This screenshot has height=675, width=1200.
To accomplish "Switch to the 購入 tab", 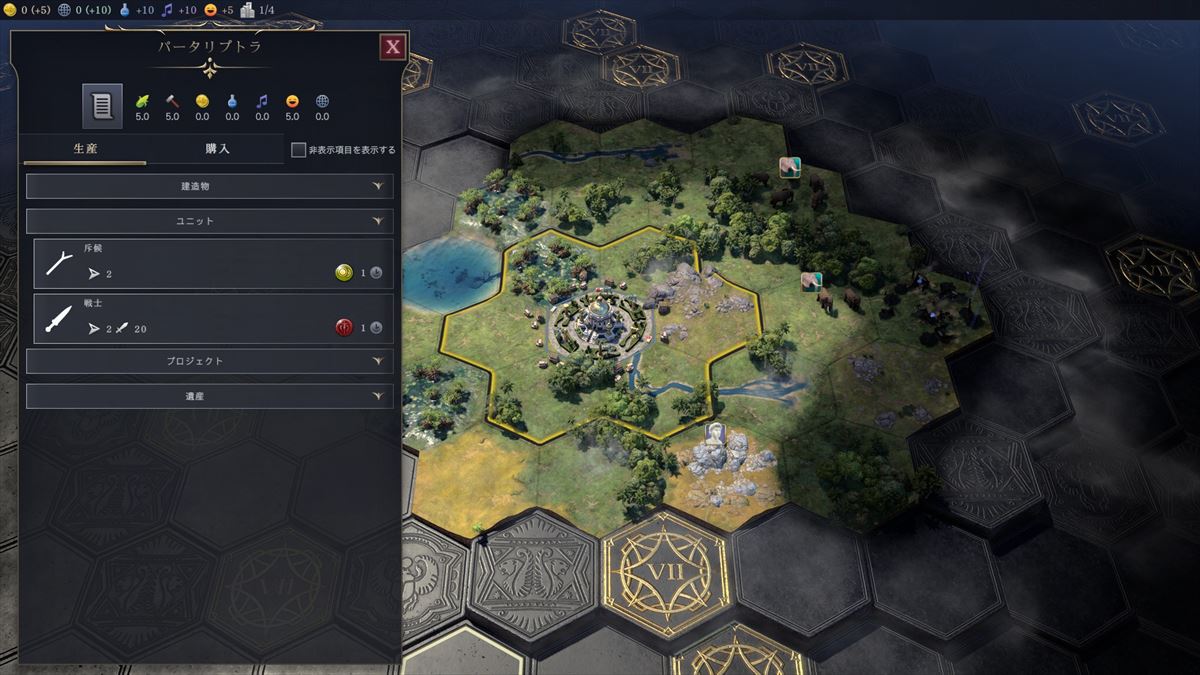I will click(x=217, y=149).
